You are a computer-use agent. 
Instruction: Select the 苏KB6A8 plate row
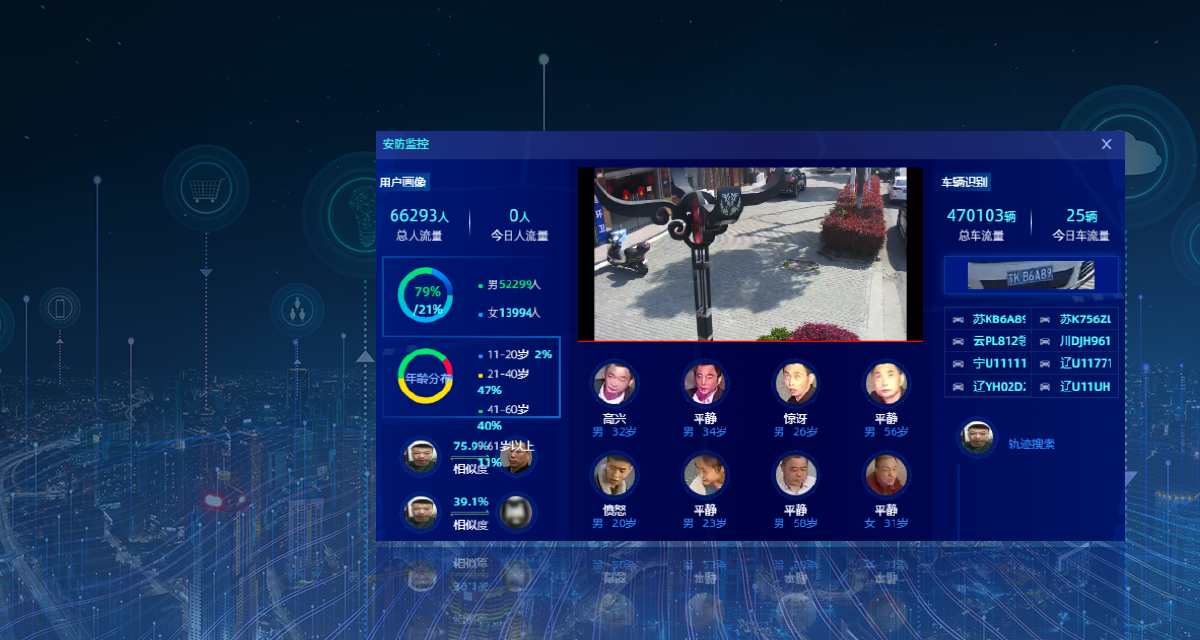[x=988, y=320]
